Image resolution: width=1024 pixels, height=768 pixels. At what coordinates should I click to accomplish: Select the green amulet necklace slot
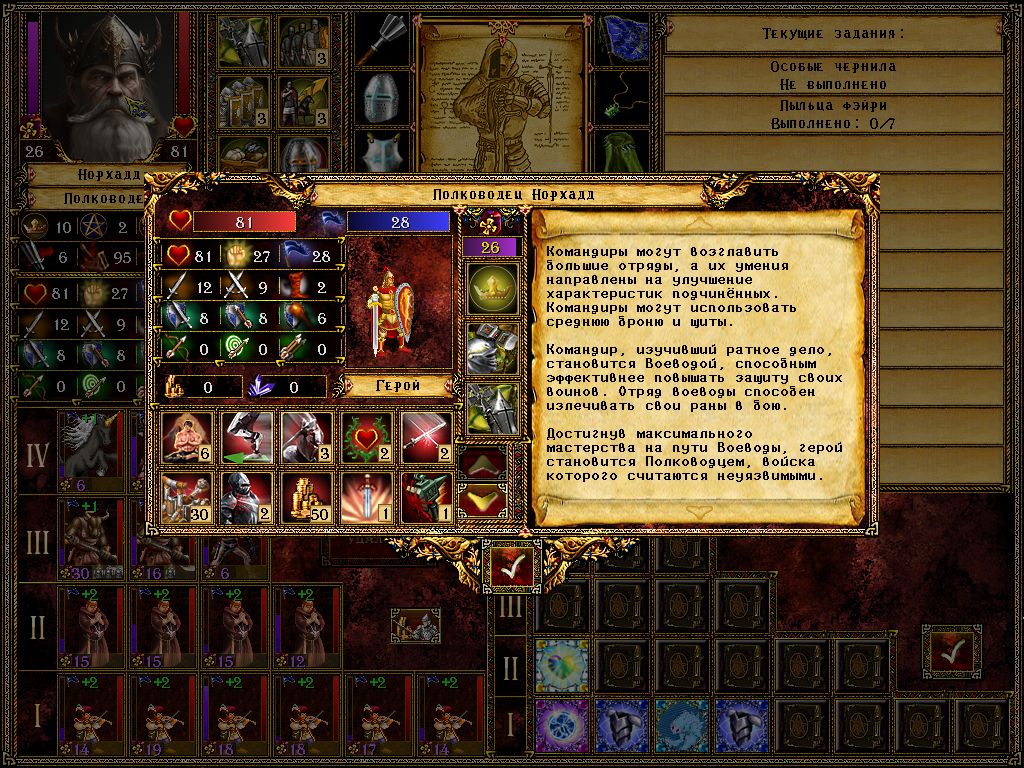point(621,96)
